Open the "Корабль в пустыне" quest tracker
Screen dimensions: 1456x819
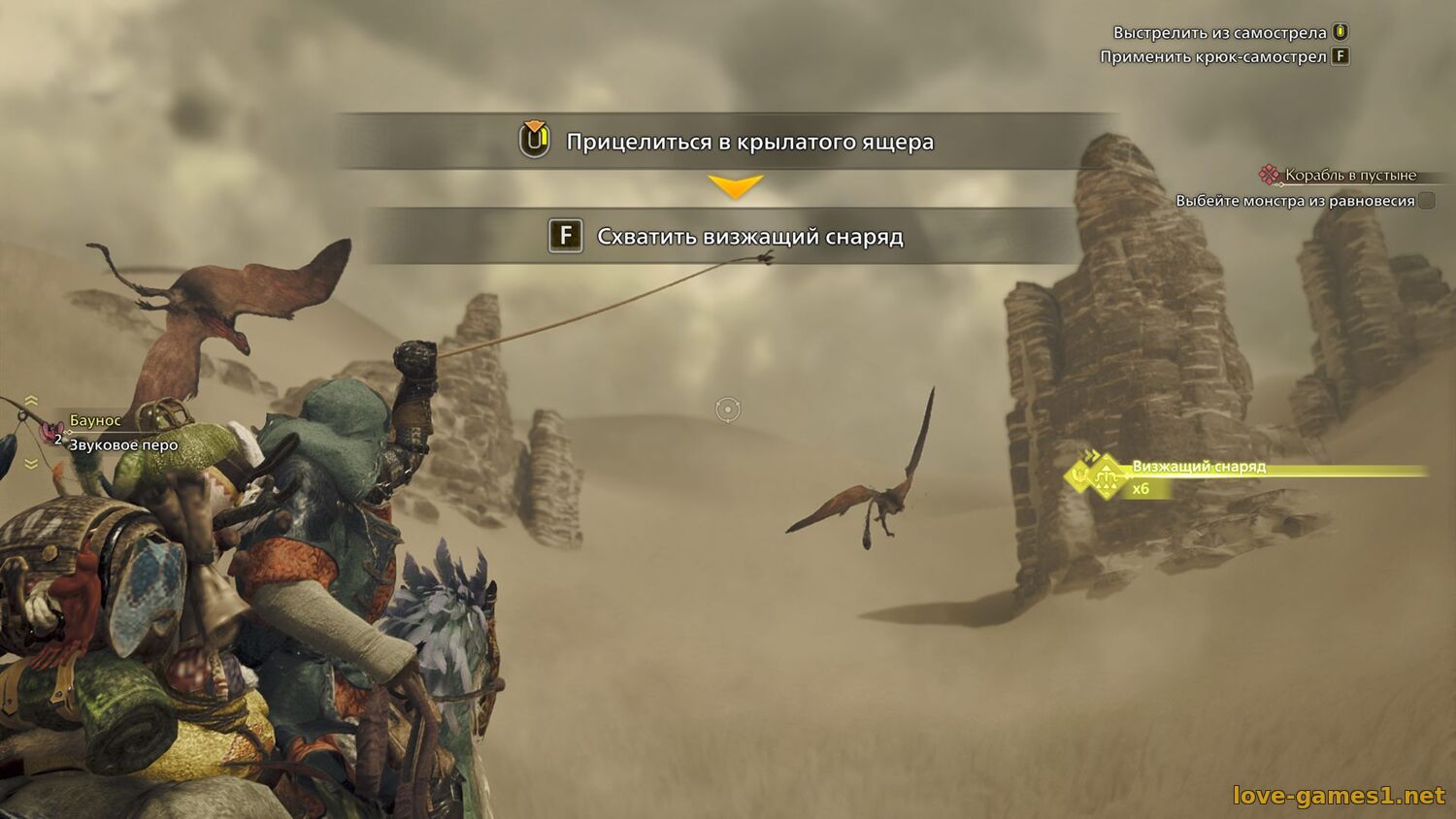tap(1349, 176)
